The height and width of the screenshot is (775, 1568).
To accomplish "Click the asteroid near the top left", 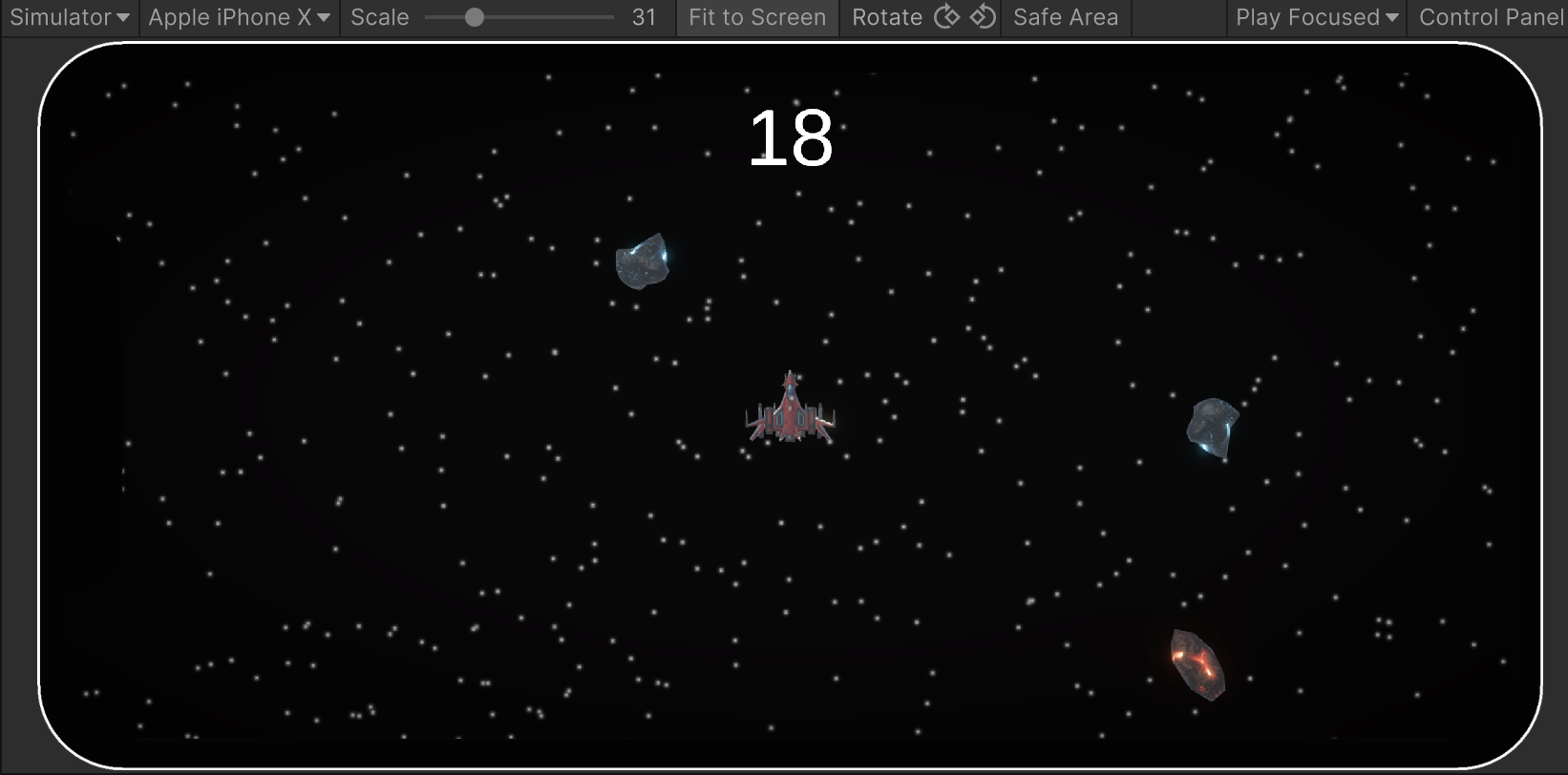I will click(644, 260).
